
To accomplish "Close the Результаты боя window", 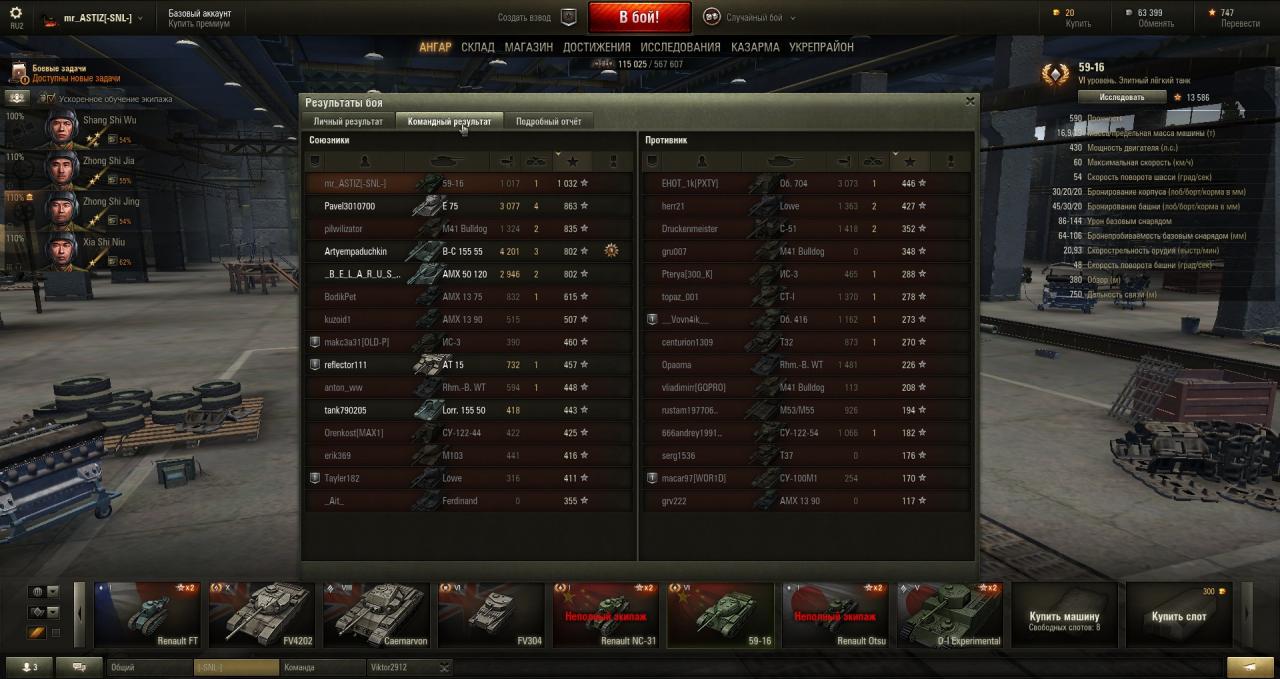I will tap(969, 101).
